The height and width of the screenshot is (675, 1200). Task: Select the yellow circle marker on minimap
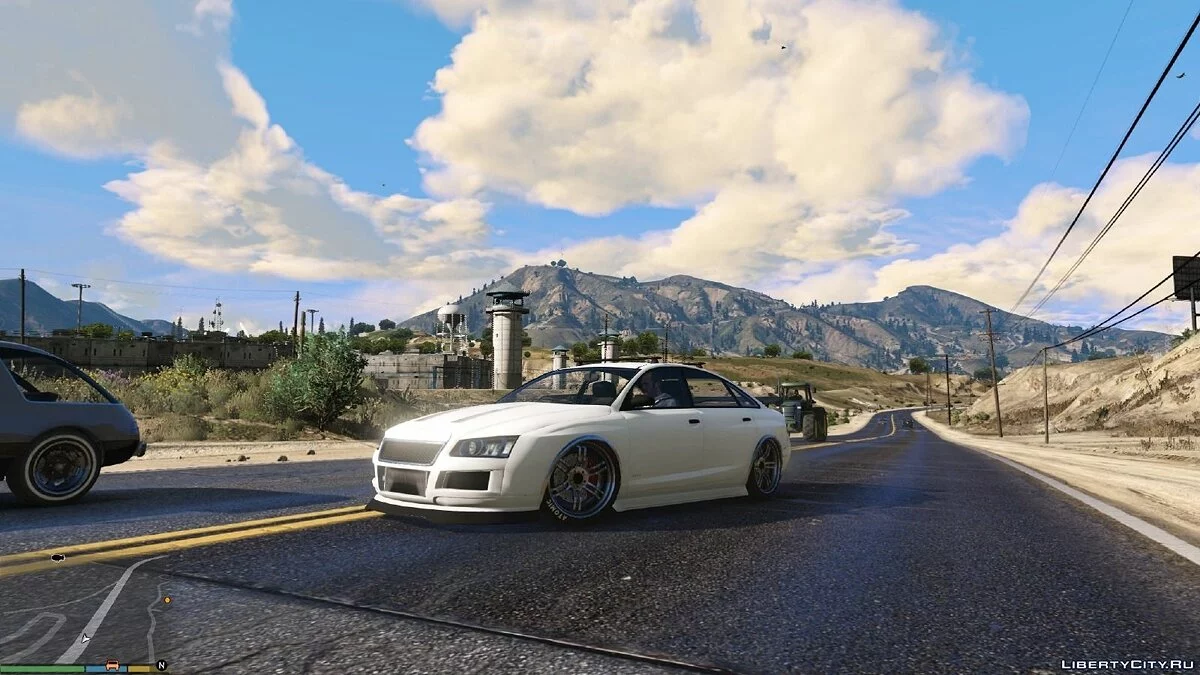coord(167,600)
